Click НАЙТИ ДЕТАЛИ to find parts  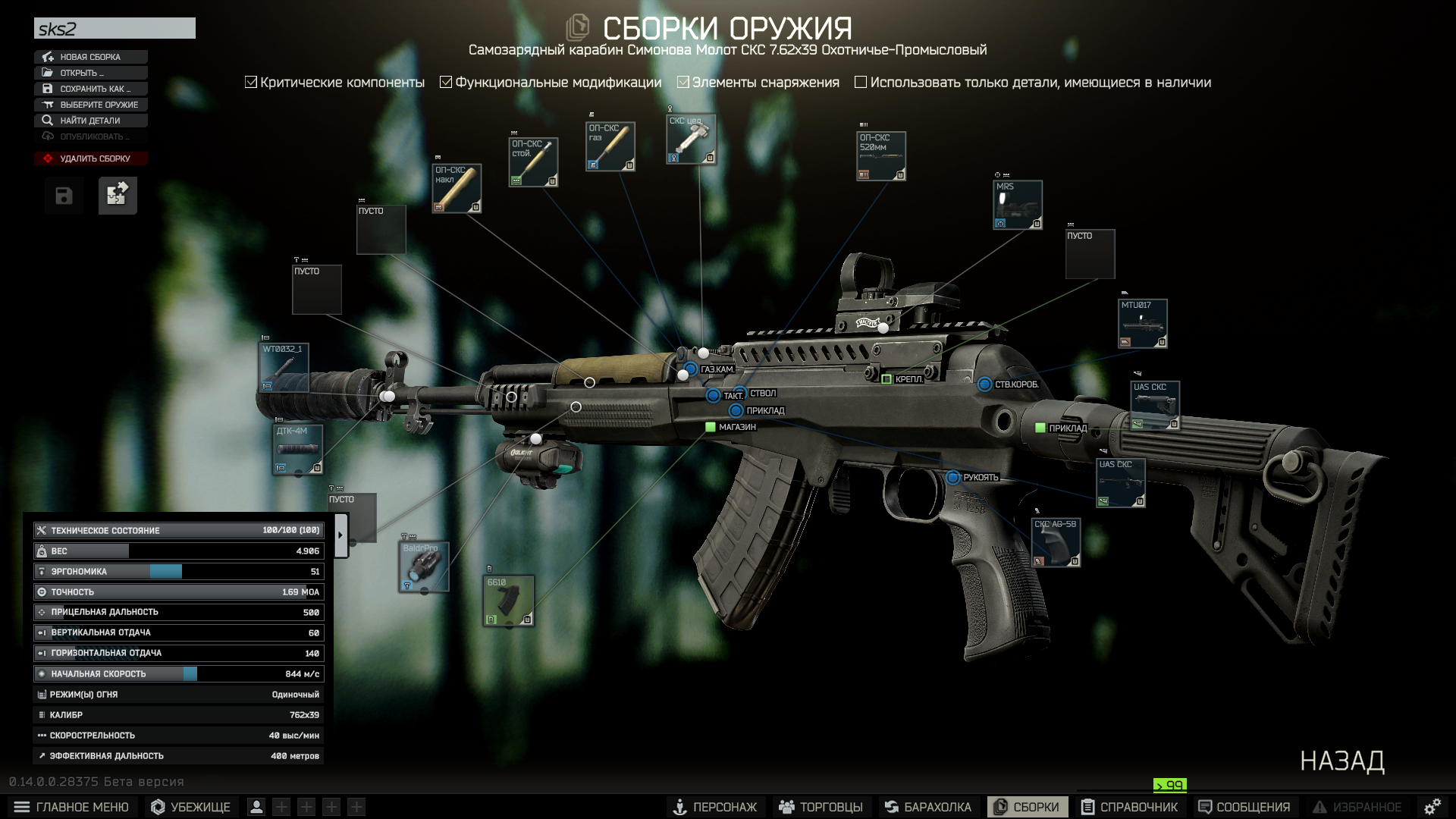coord(90,121)
